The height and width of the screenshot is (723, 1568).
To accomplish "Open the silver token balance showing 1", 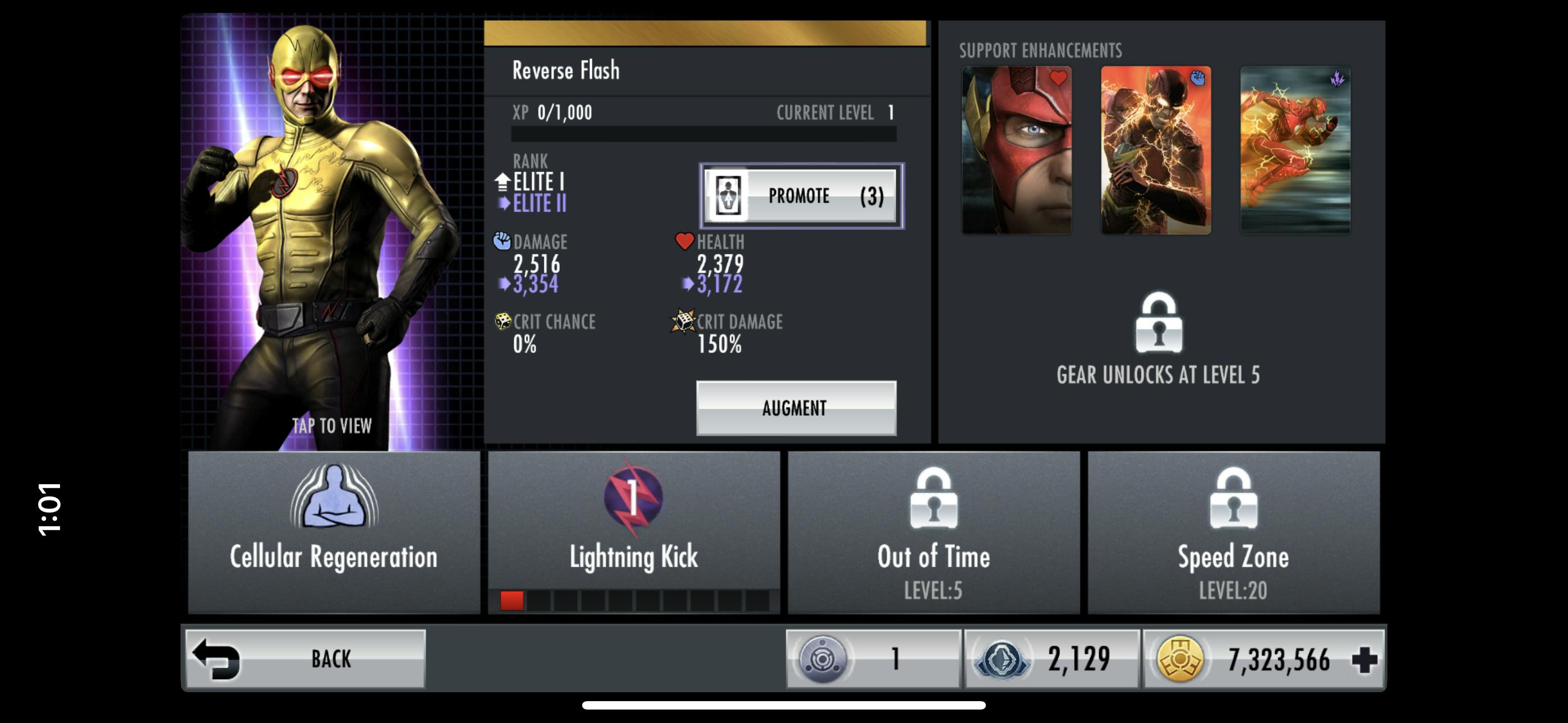I will tap(873, 659).
